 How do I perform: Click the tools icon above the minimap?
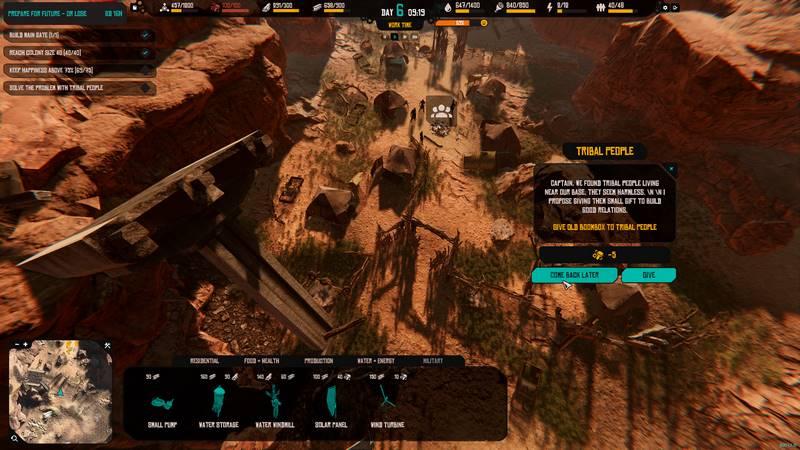(x=107, y=346)
